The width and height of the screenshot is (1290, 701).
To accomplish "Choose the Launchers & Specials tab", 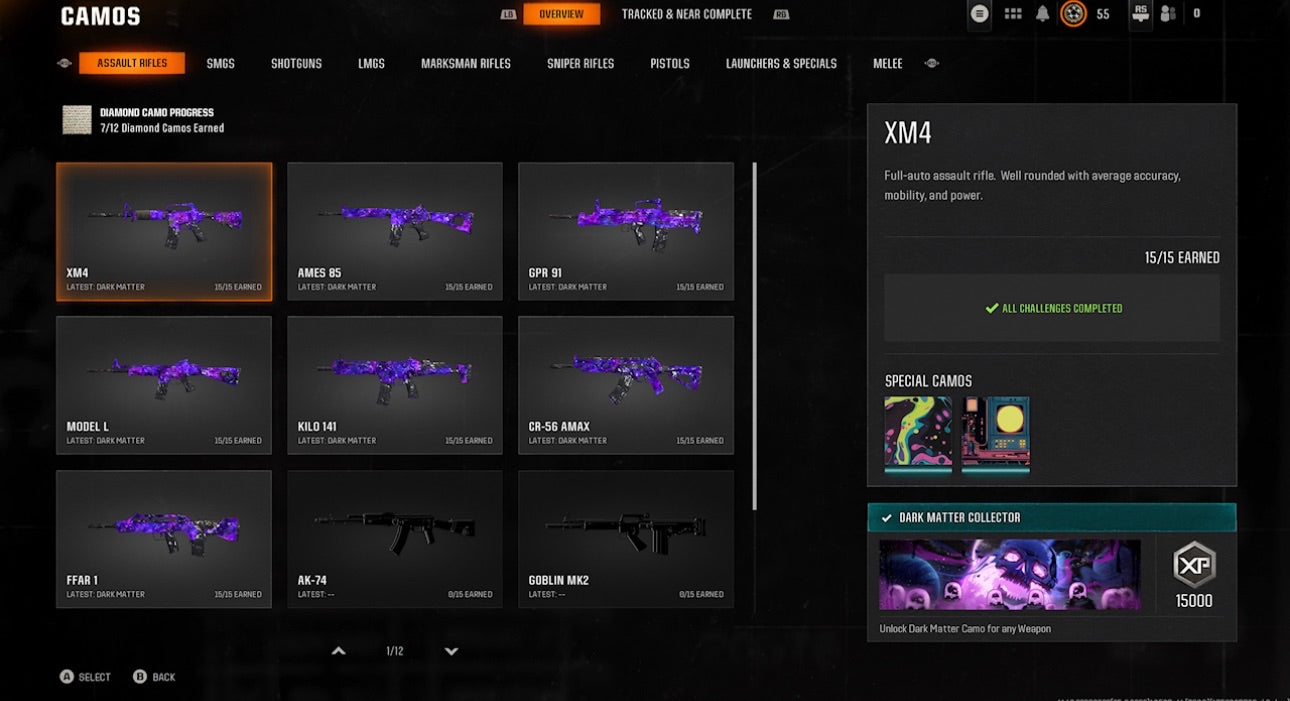I will tap(781, 63).
